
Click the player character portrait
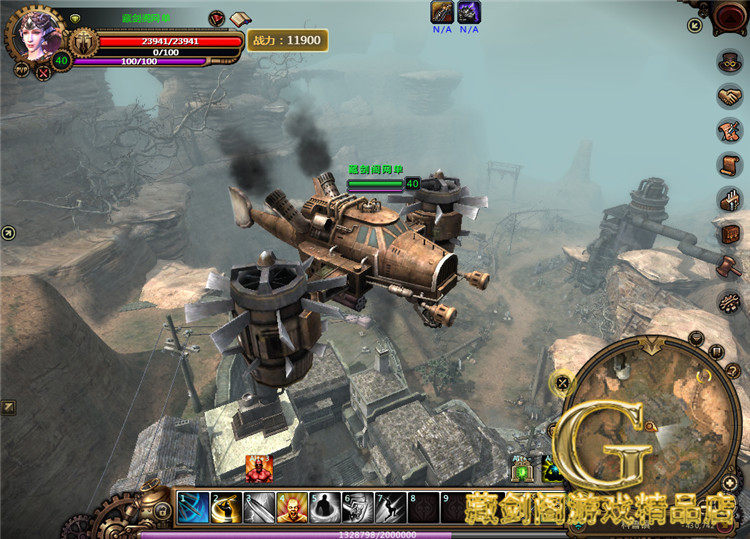pos(35,33)
